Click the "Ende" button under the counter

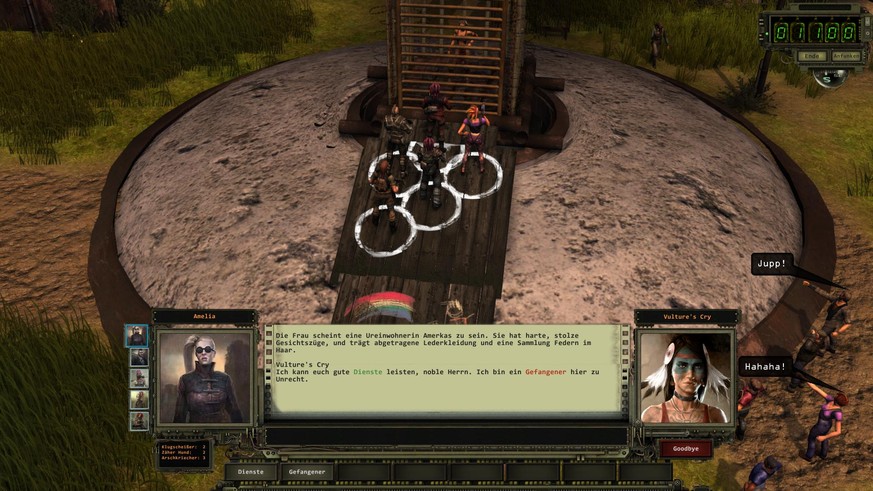pyautogui.click(x=811, y=56)
